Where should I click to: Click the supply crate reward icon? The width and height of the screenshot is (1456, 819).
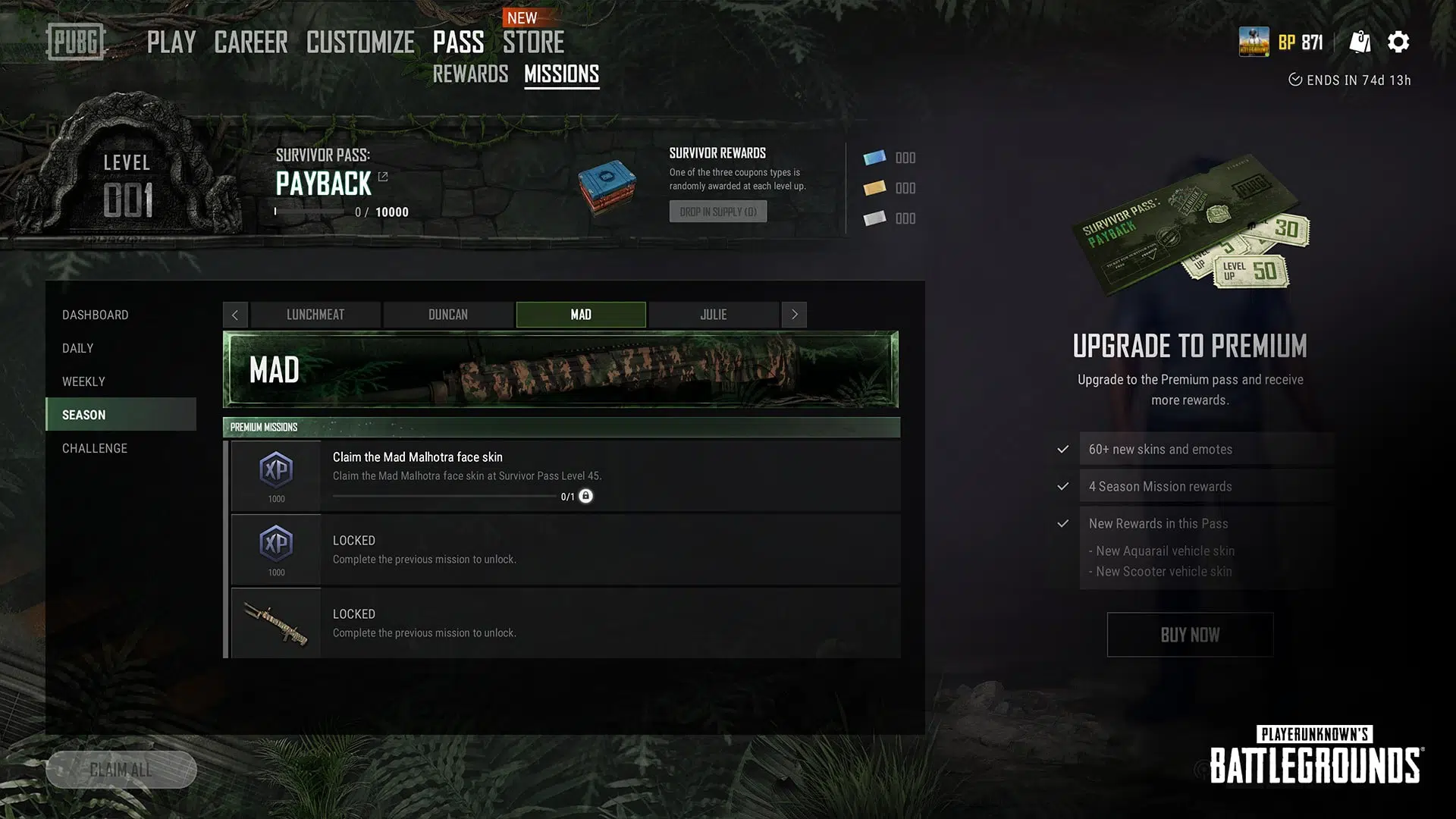point(608,188)
